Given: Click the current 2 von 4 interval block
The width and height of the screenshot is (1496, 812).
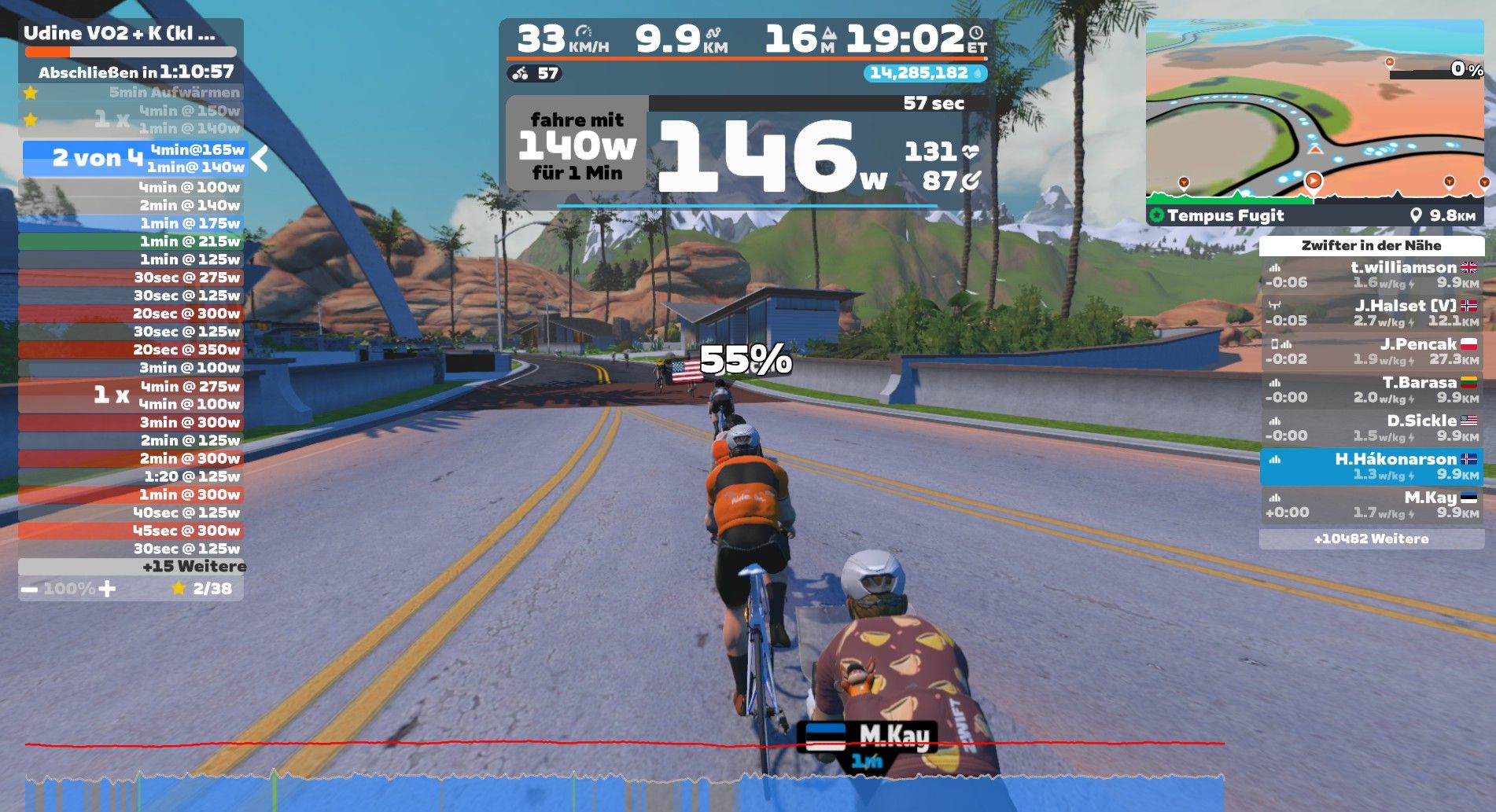Looking at the screenshot, I should [x=135, y=159].
